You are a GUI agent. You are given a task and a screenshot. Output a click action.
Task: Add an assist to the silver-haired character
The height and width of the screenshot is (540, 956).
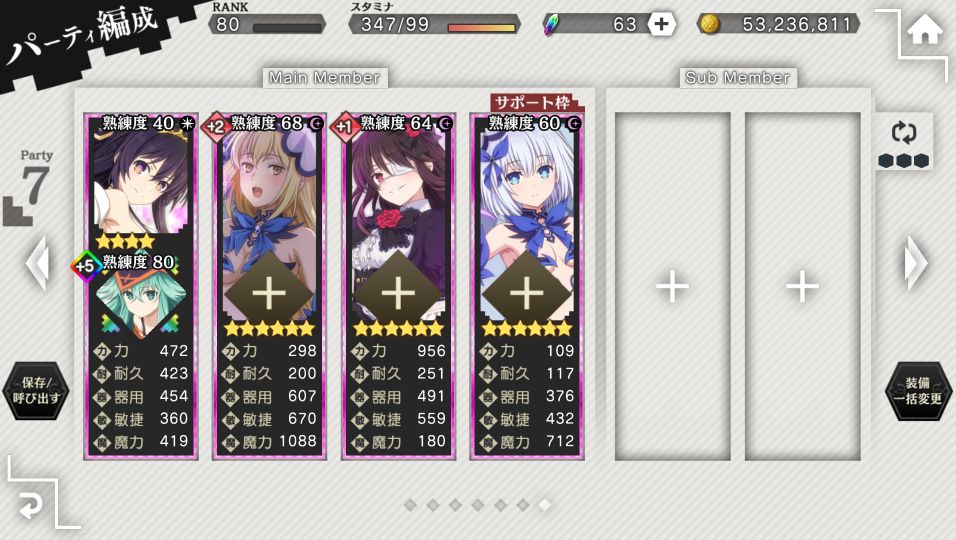coord(526,292)
